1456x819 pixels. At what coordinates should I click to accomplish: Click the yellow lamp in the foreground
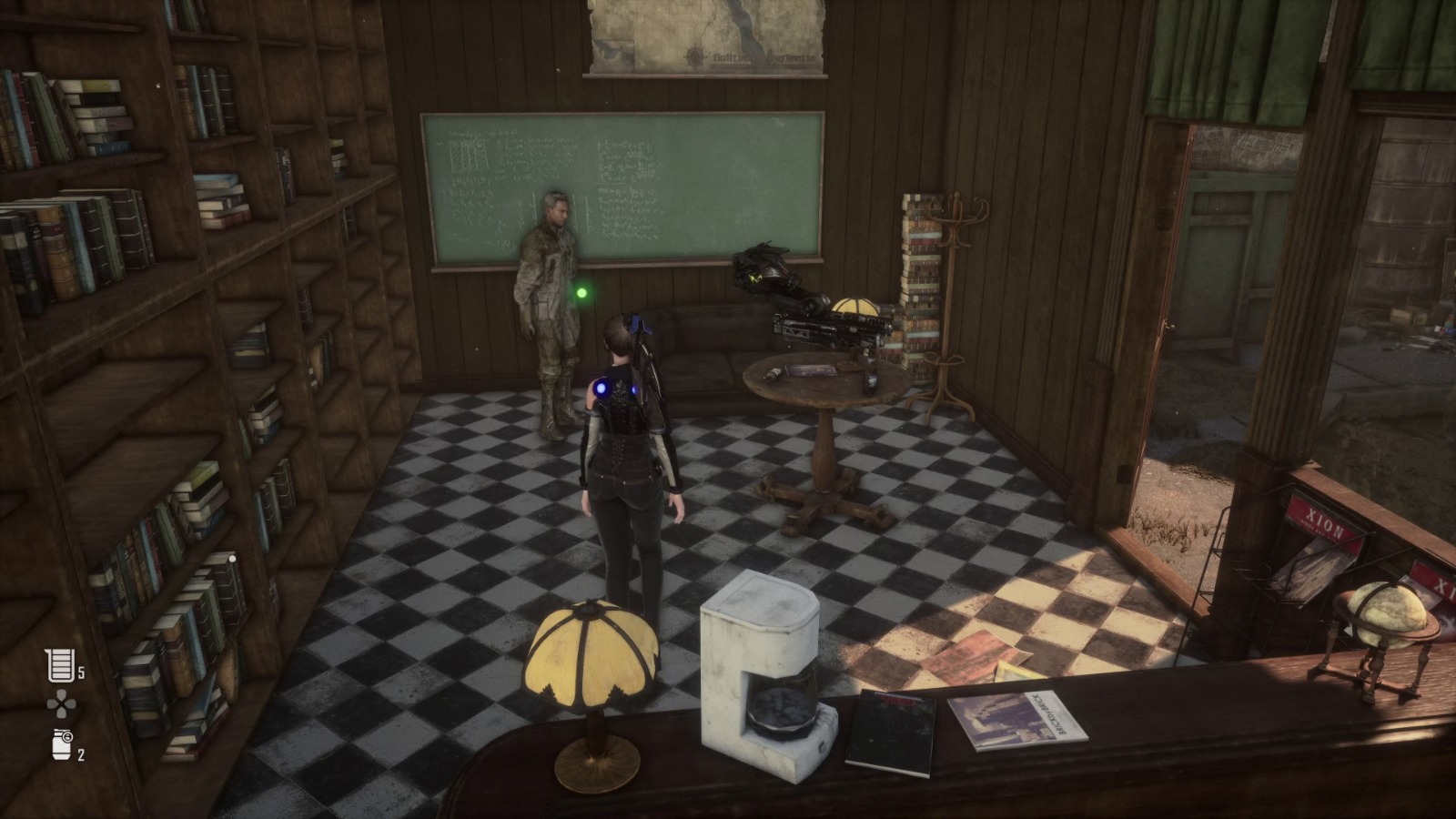point(591,651)
